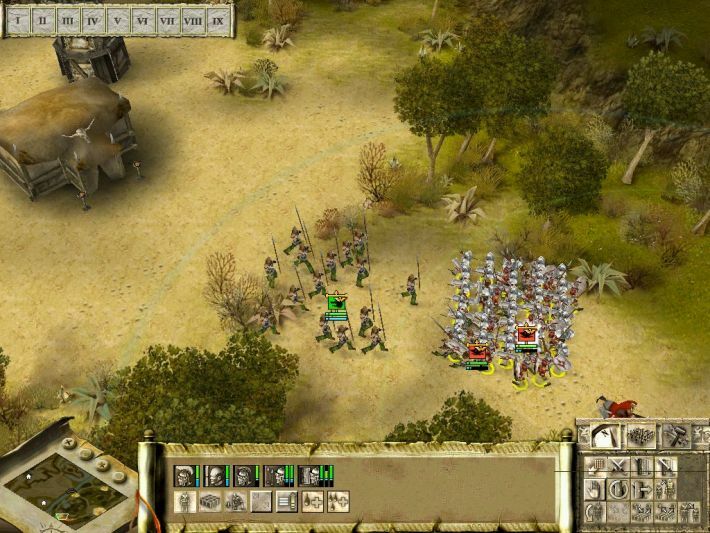
Task: Switch to the army formation tab
Action: point(640,435)
